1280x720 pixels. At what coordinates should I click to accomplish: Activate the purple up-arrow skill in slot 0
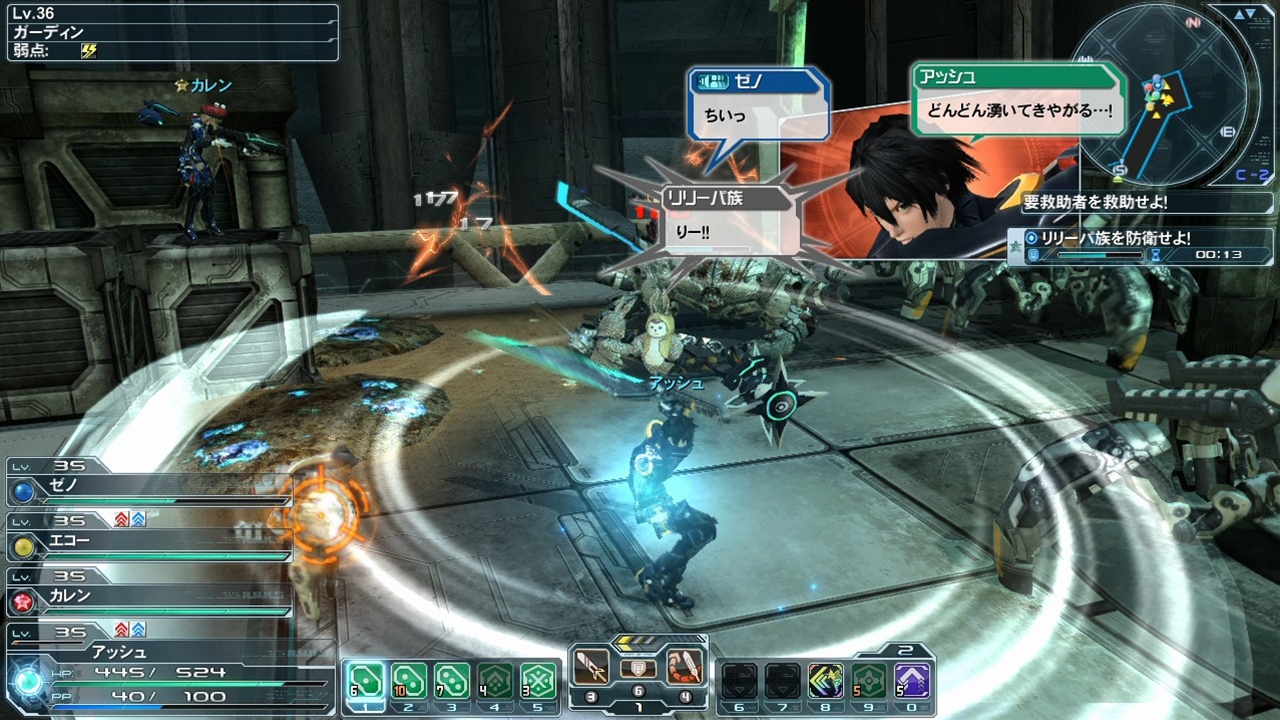click(912, 681)
